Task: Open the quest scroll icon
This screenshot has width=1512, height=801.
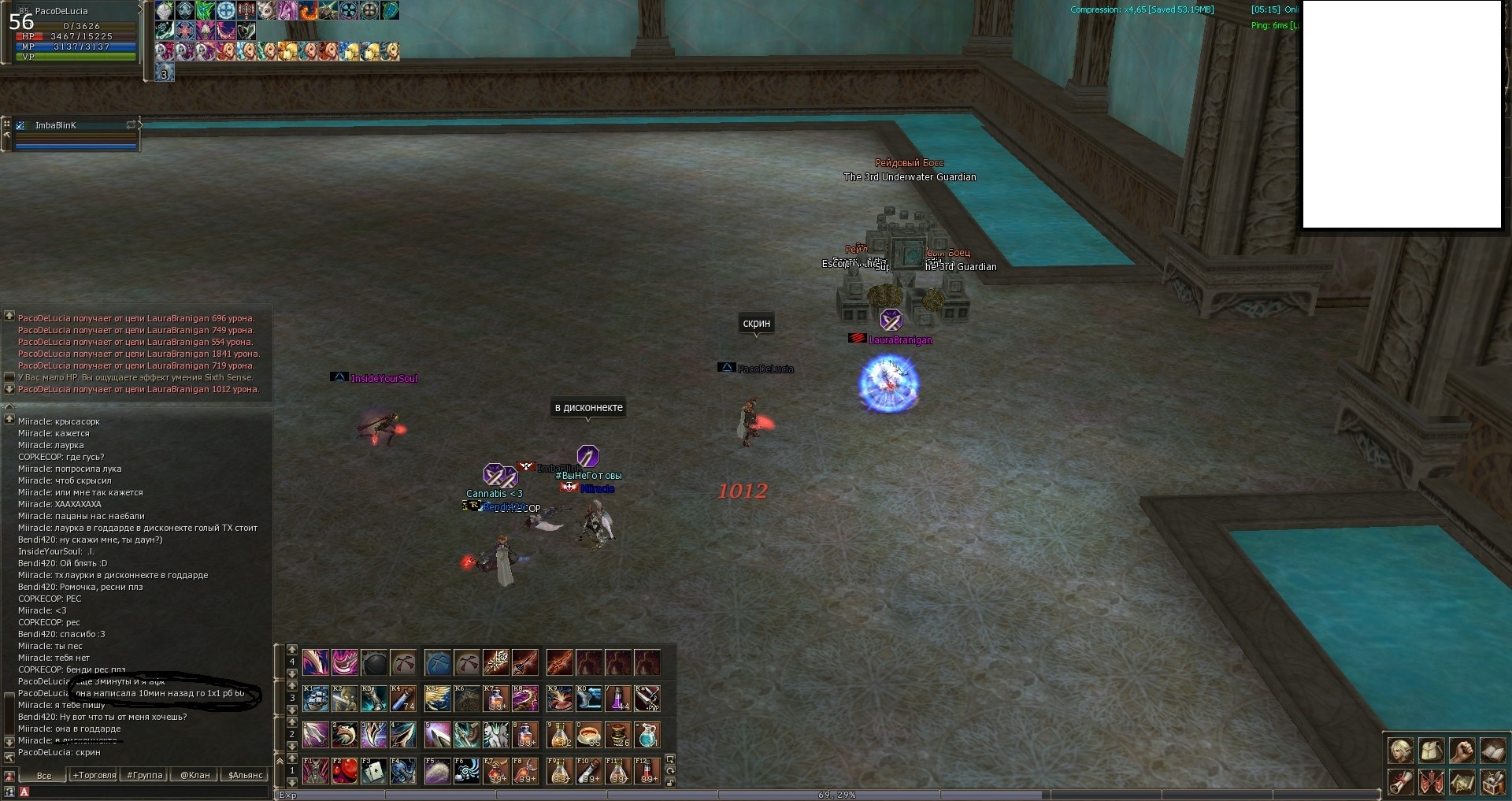Action: tap(1400, 782)
